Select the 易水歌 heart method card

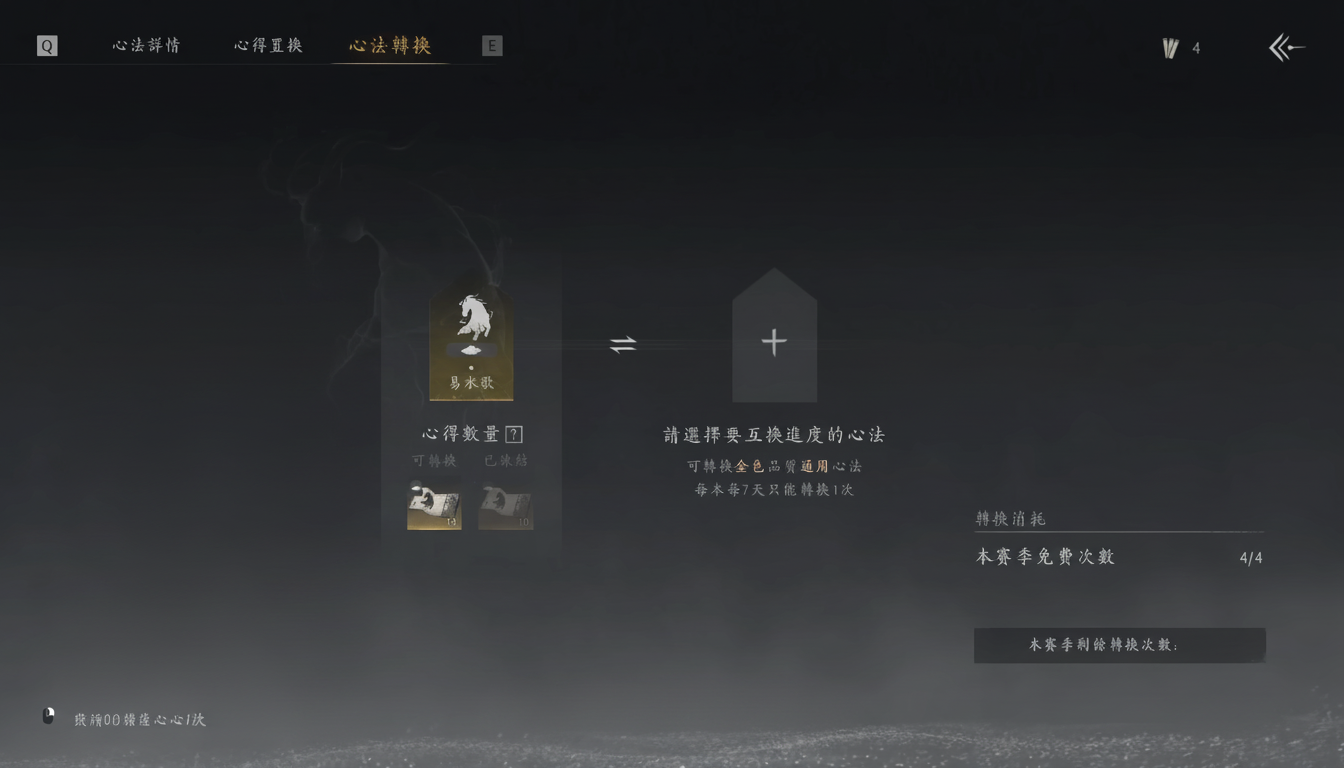pyautogui.click(x=471, y=340)
